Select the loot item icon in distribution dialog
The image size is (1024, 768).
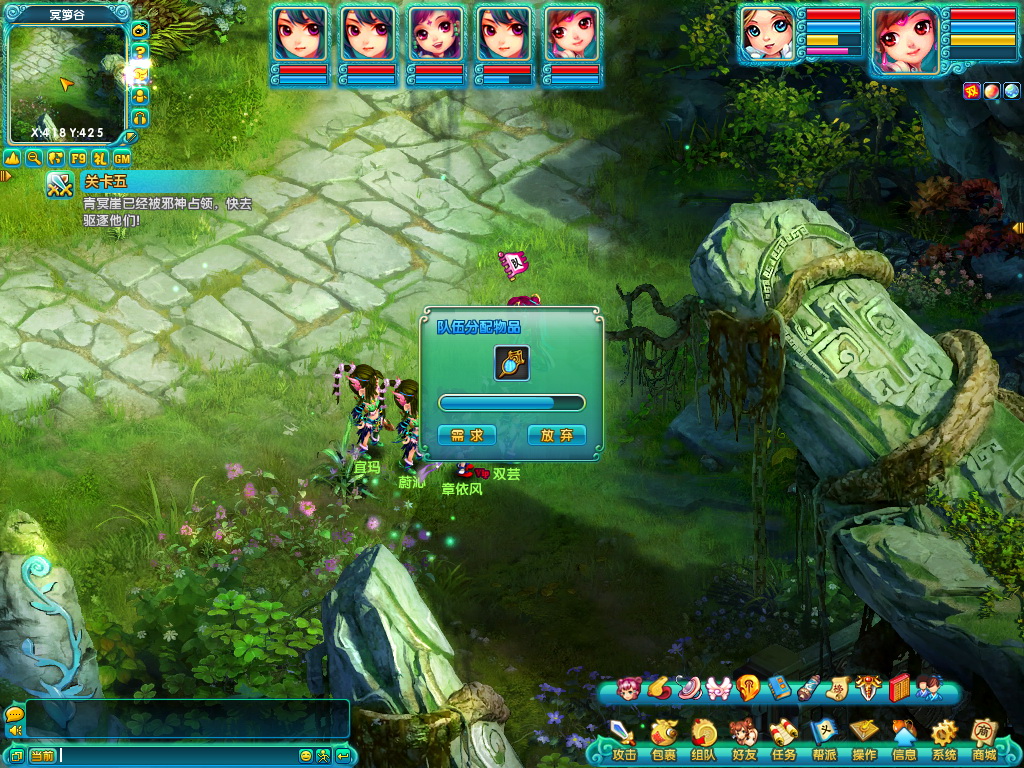pyautogui.click(x=511, y=363)
